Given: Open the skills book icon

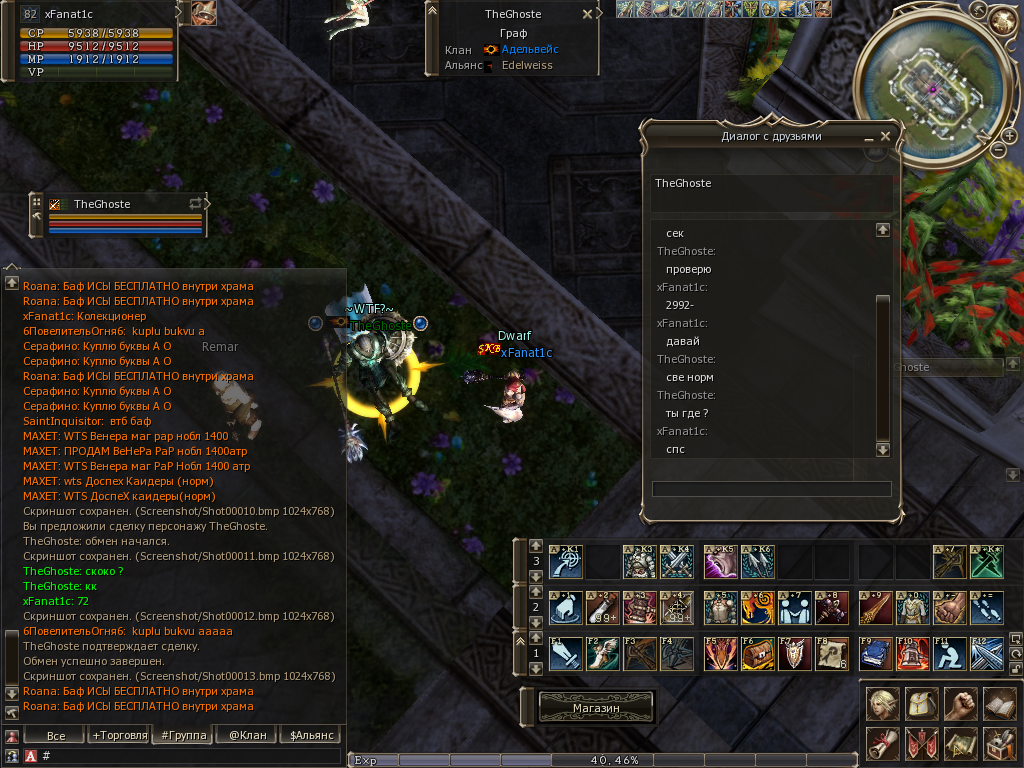Looking at the screenshot, I should [999, 703].
